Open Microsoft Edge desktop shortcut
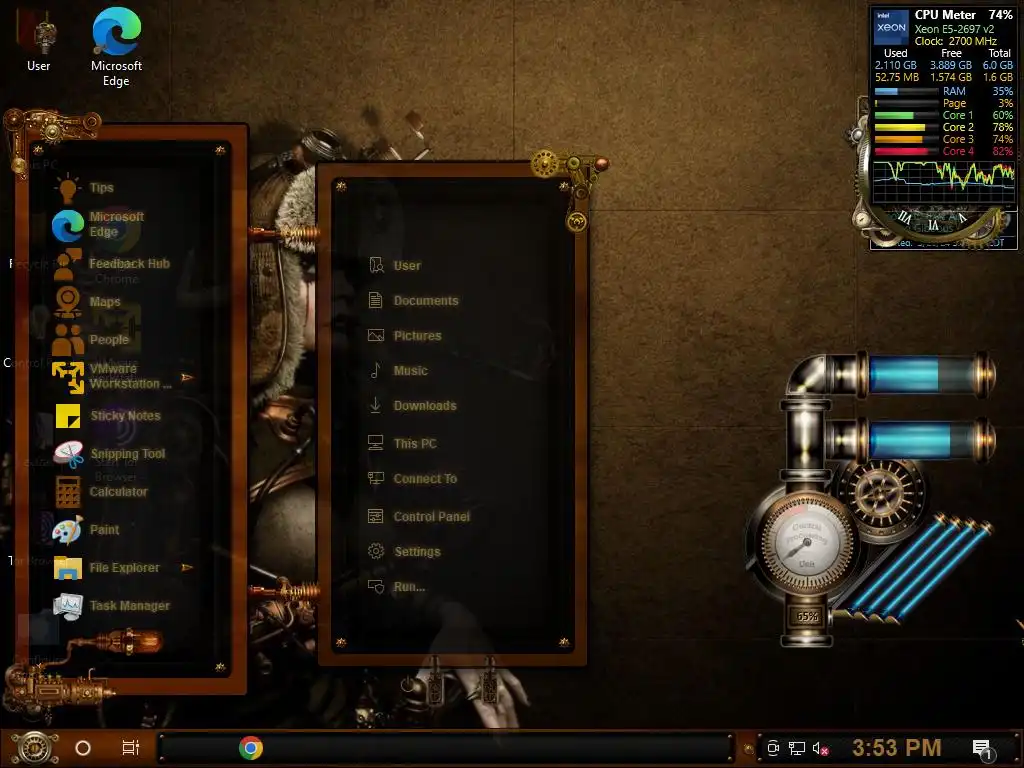 click(116, 45)
